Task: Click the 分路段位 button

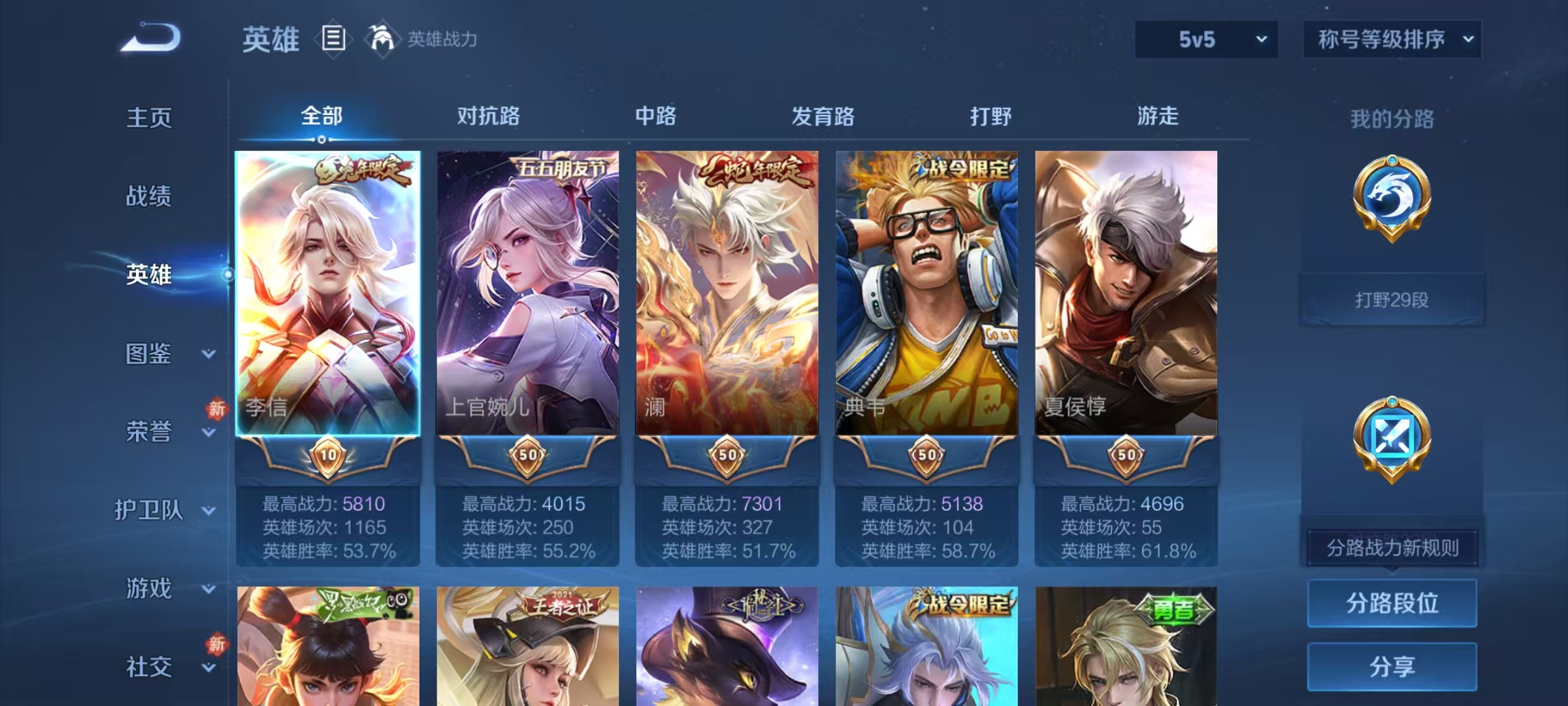Action: [1392, 602]
